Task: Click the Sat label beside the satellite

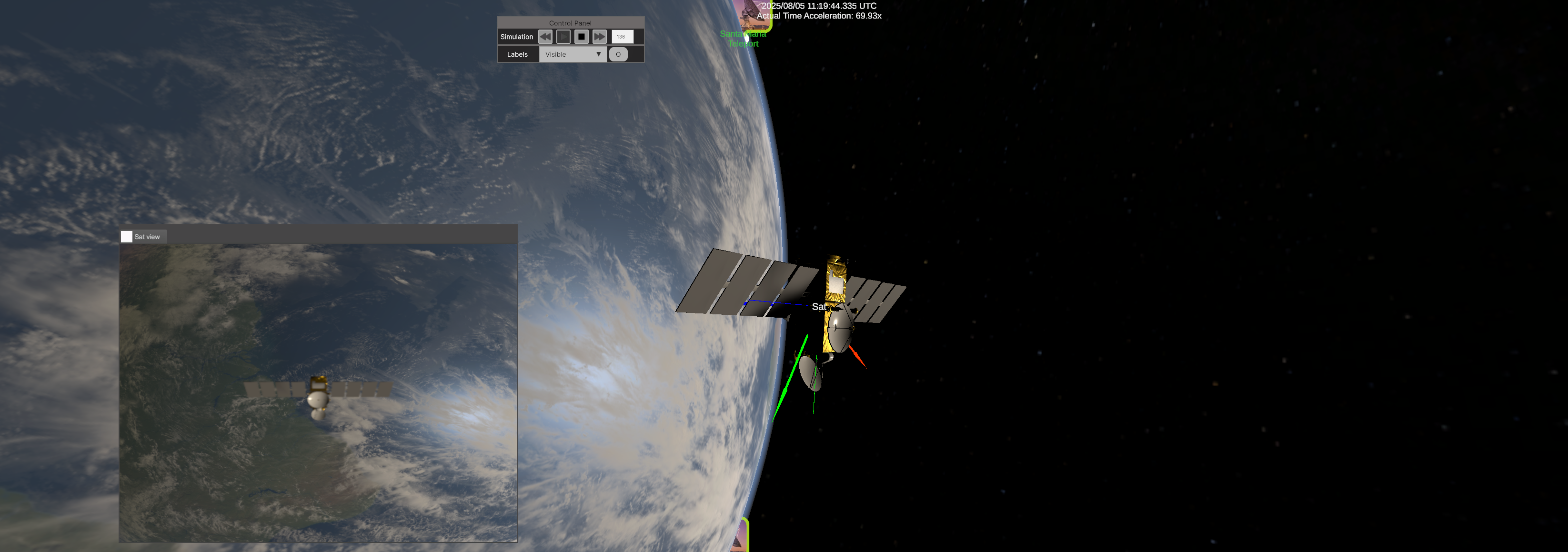Action: pyautogui.click(x=819, y=307)
